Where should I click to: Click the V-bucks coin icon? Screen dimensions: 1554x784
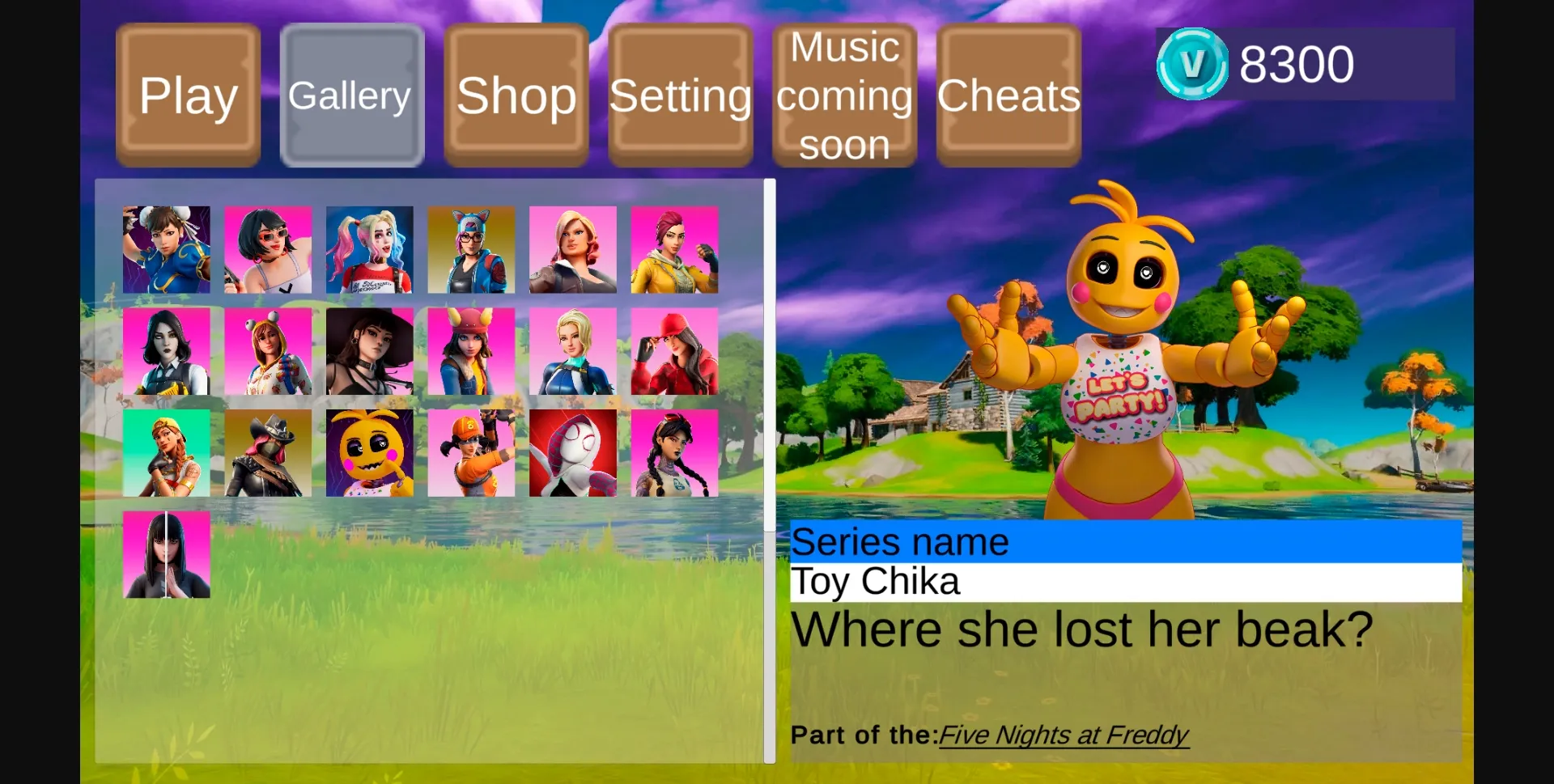pos(1193,61)
